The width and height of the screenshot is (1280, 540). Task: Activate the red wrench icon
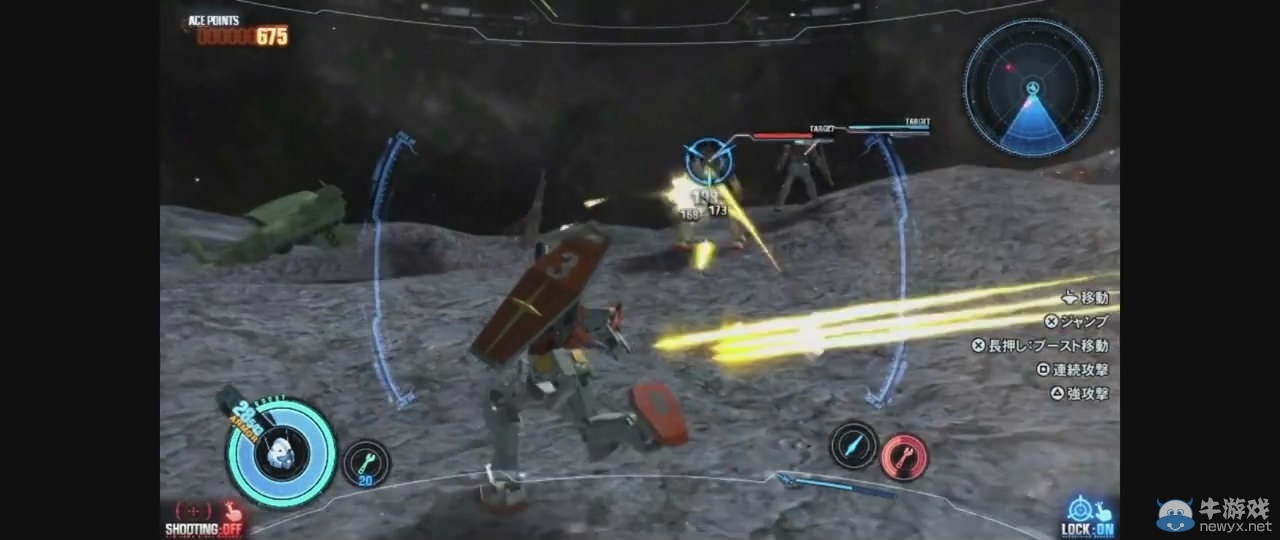pyautogui.click(x=905, y=457)
